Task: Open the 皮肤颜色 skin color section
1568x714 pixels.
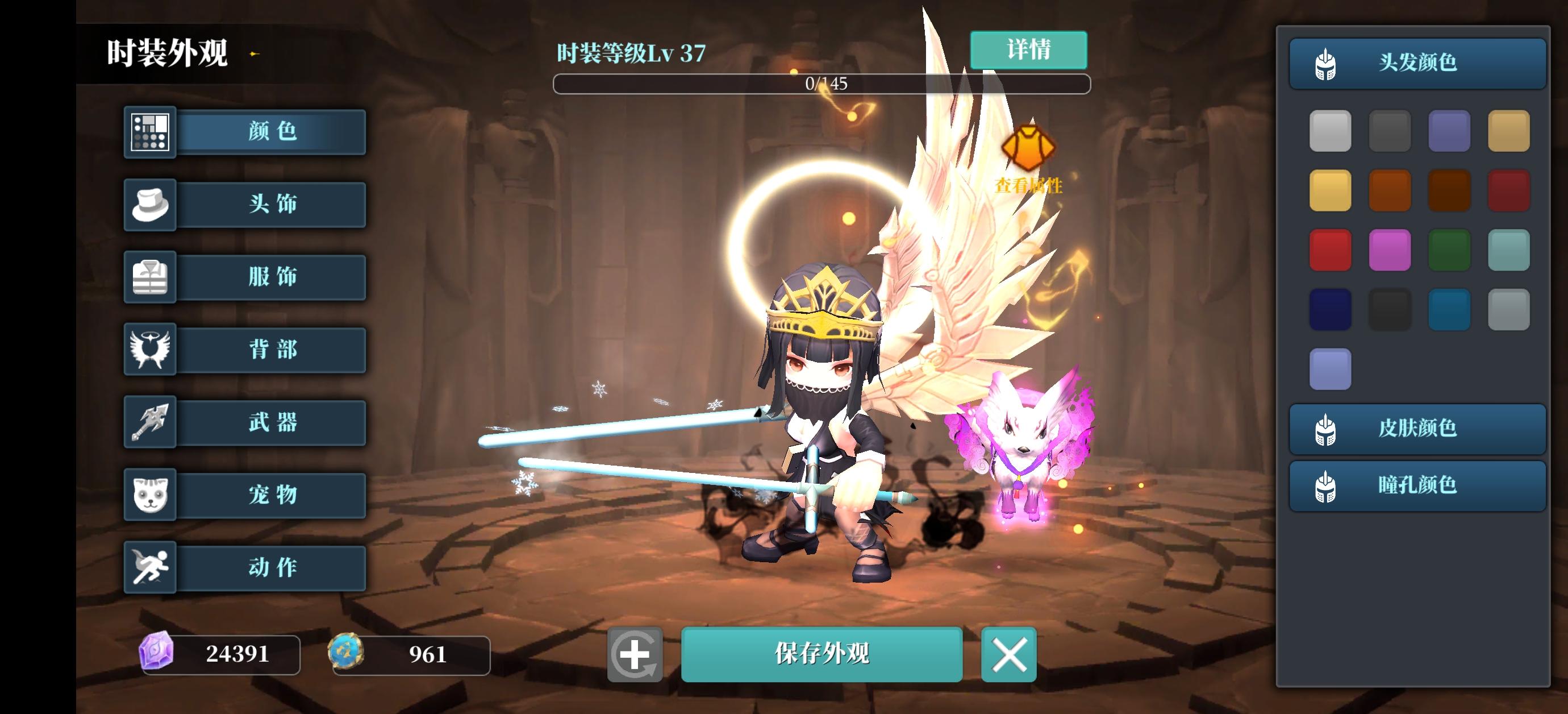Action: coord(1418,428)
